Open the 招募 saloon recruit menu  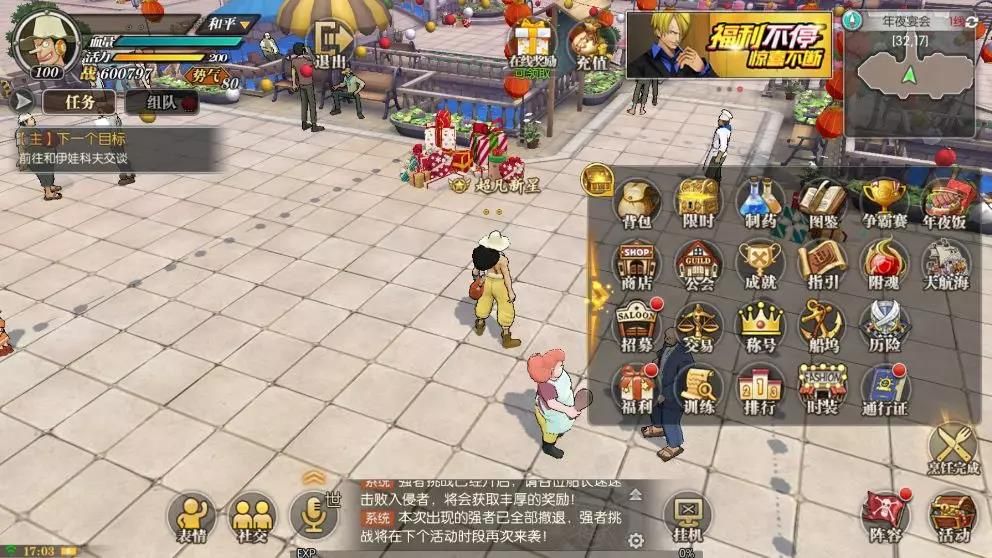tap(637, 328)
